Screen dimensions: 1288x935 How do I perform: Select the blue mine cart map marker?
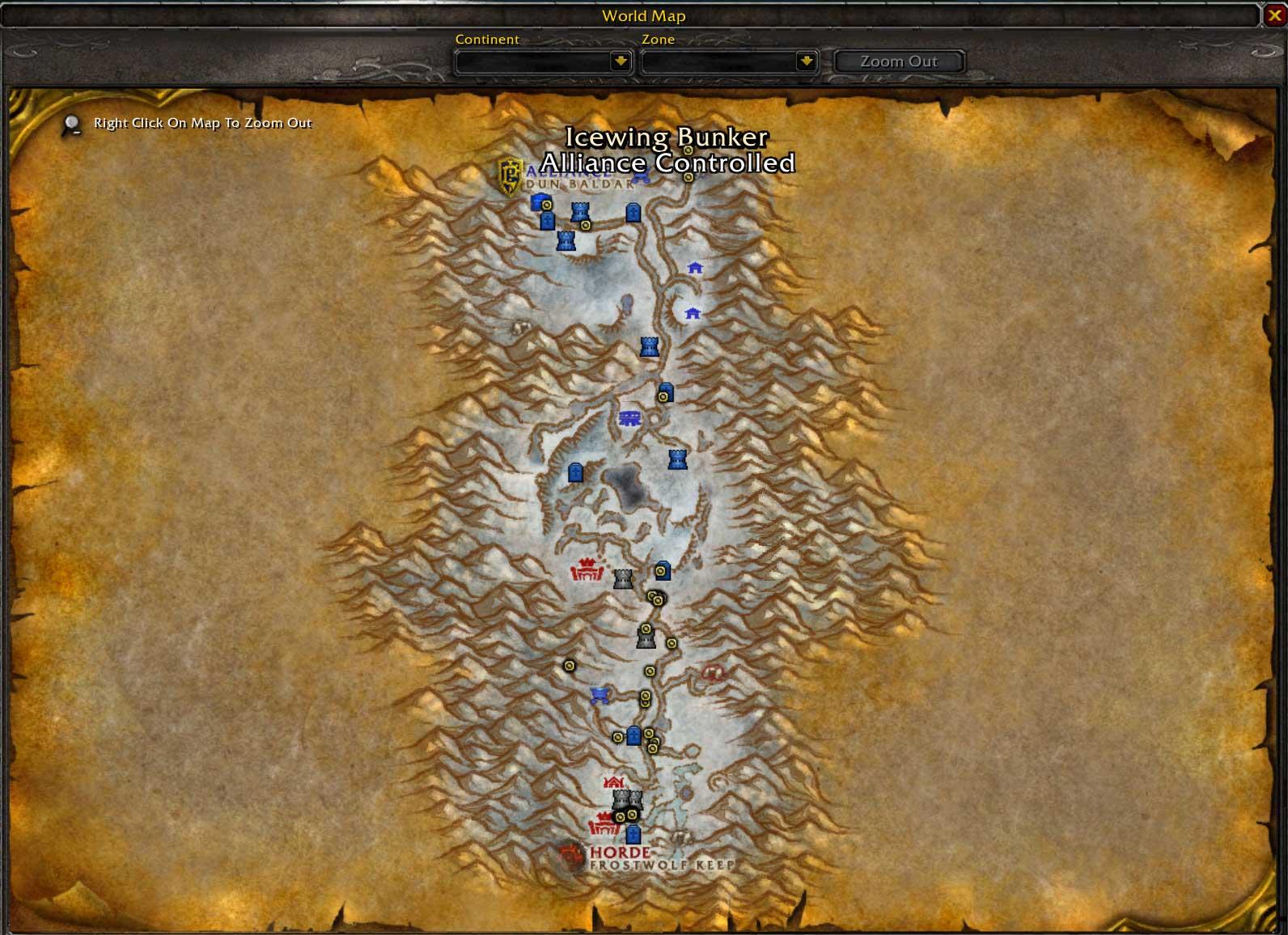(600, 696)
